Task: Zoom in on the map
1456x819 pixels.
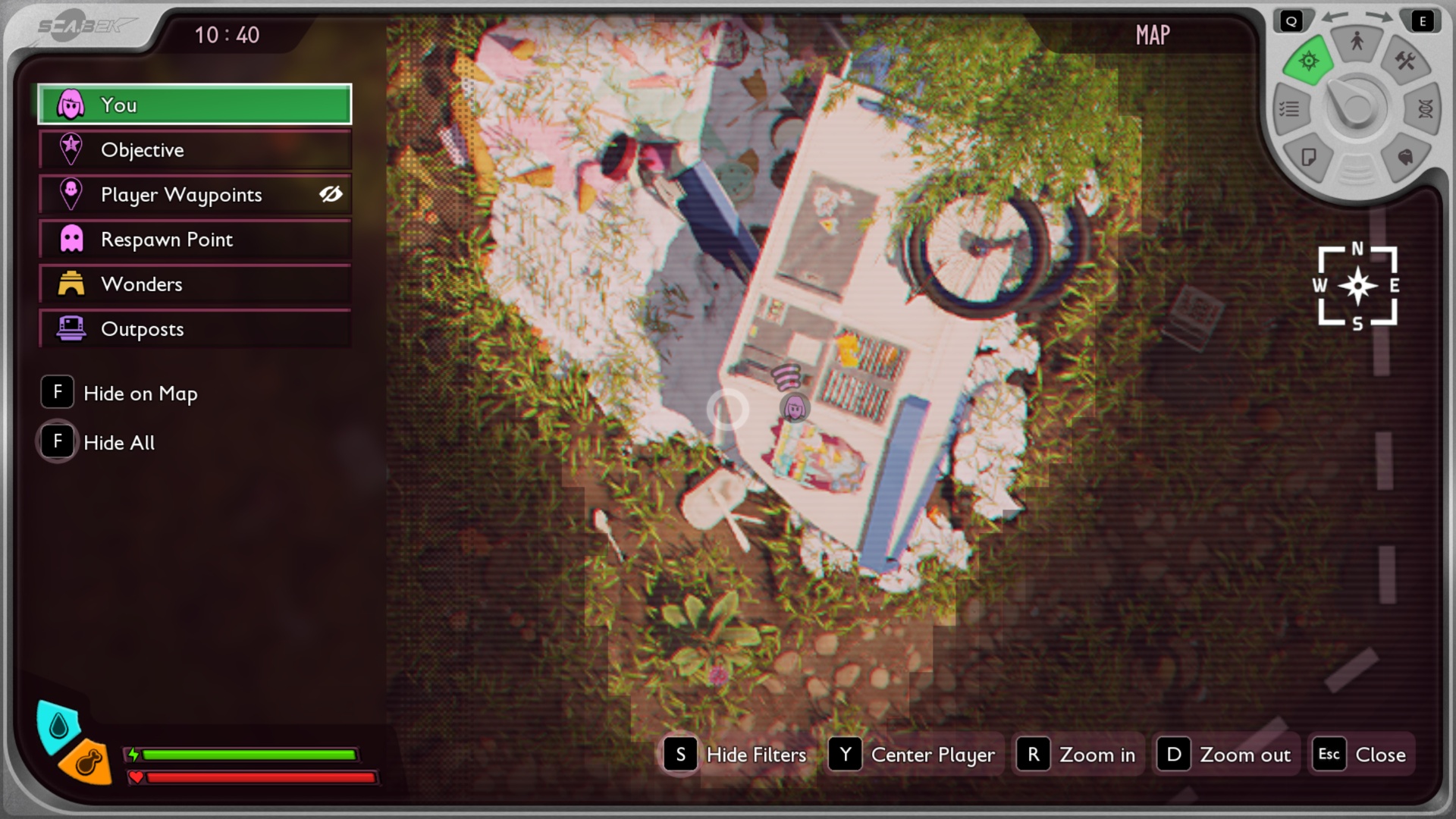Action: (1078, 755)
